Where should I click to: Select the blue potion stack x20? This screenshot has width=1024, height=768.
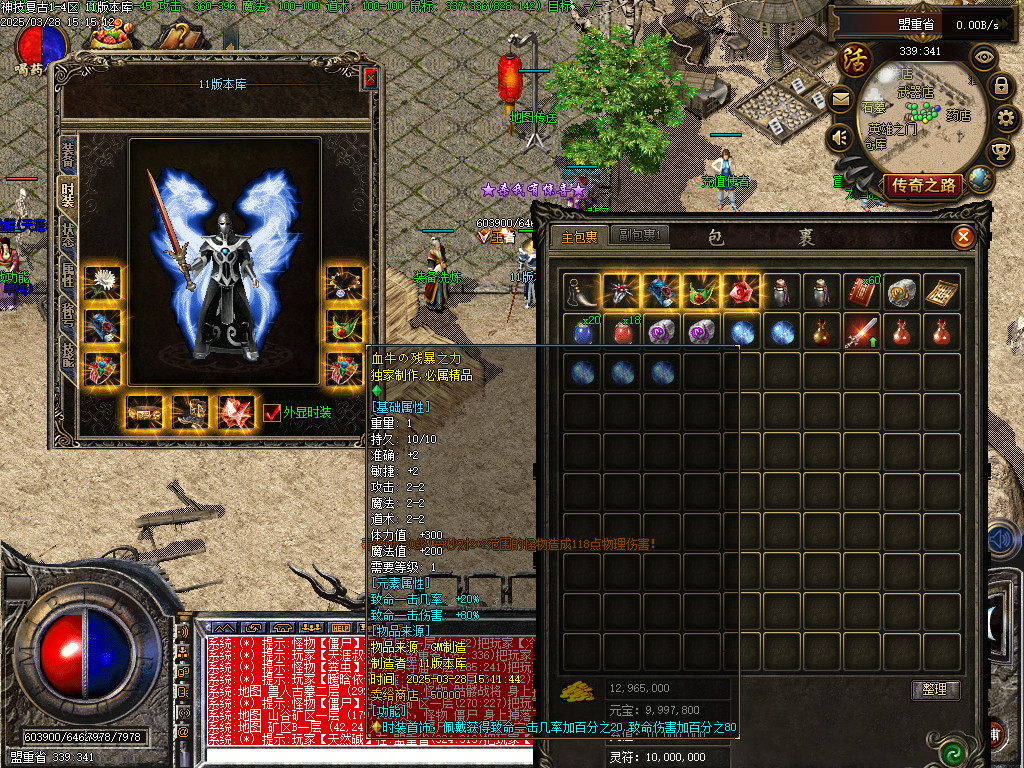pyautogui.click(x=582, y=331)
